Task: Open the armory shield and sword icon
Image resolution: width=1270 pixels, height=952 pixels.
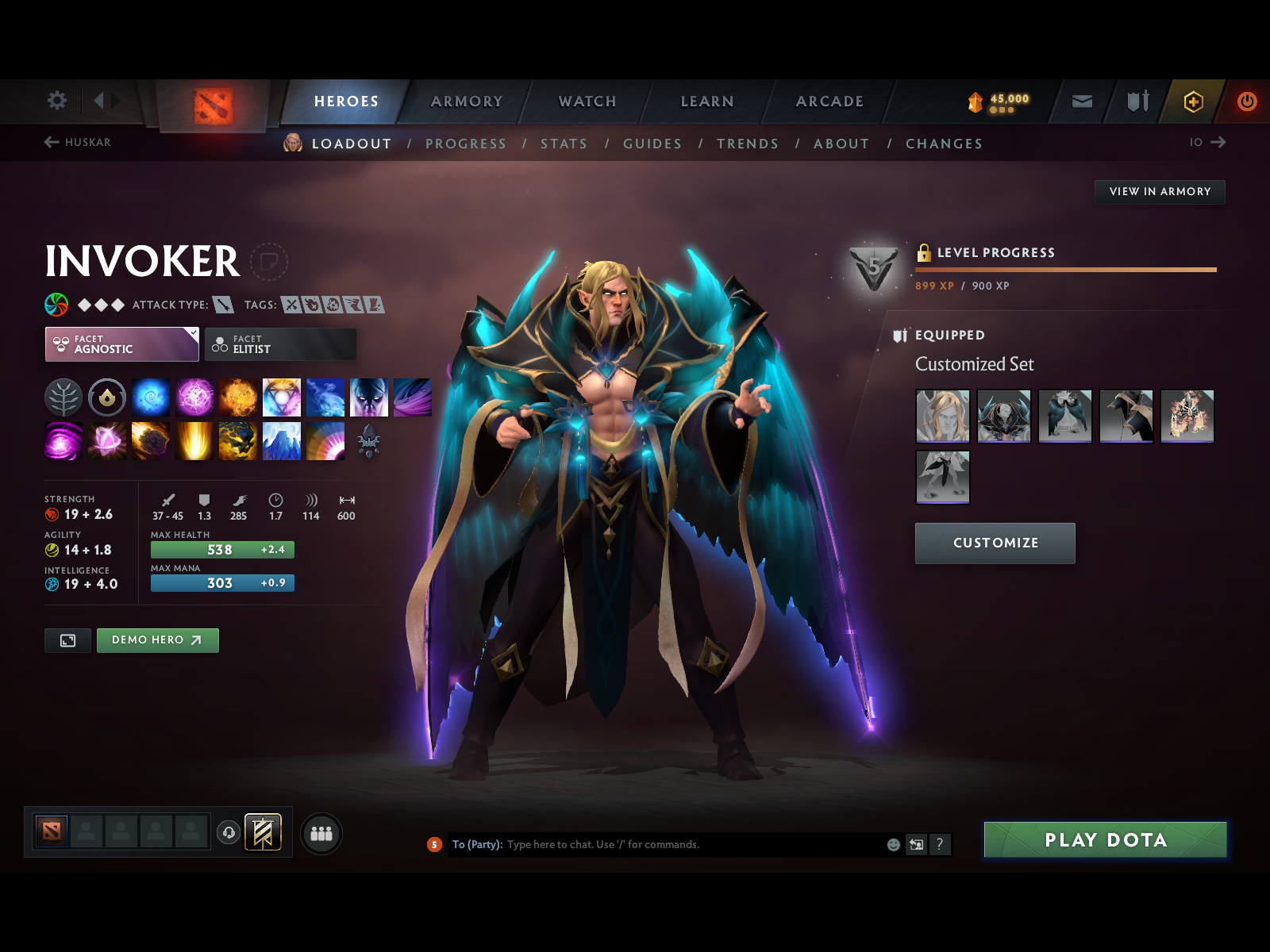Action: [x=1137, y=102]
